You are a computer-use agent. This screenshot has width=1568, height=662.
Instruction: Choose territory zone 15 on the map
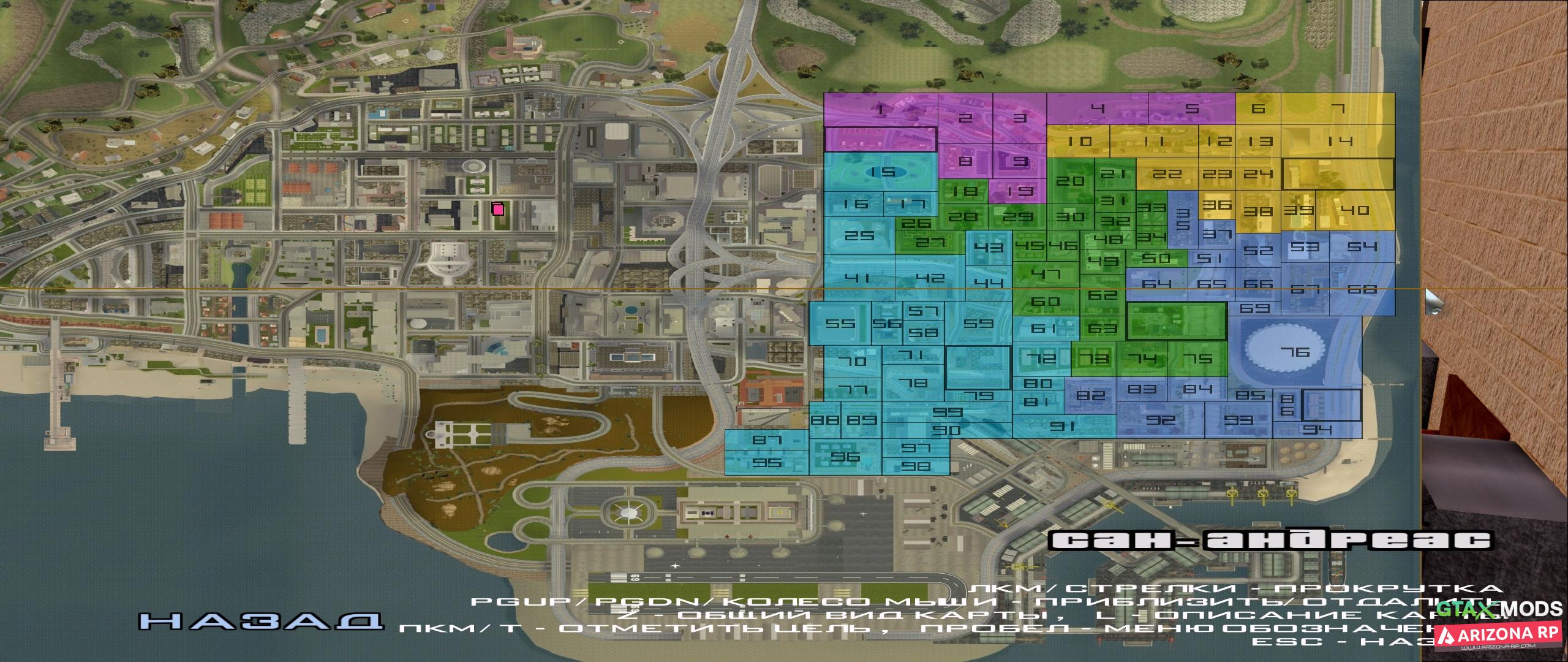pos(883,172)
